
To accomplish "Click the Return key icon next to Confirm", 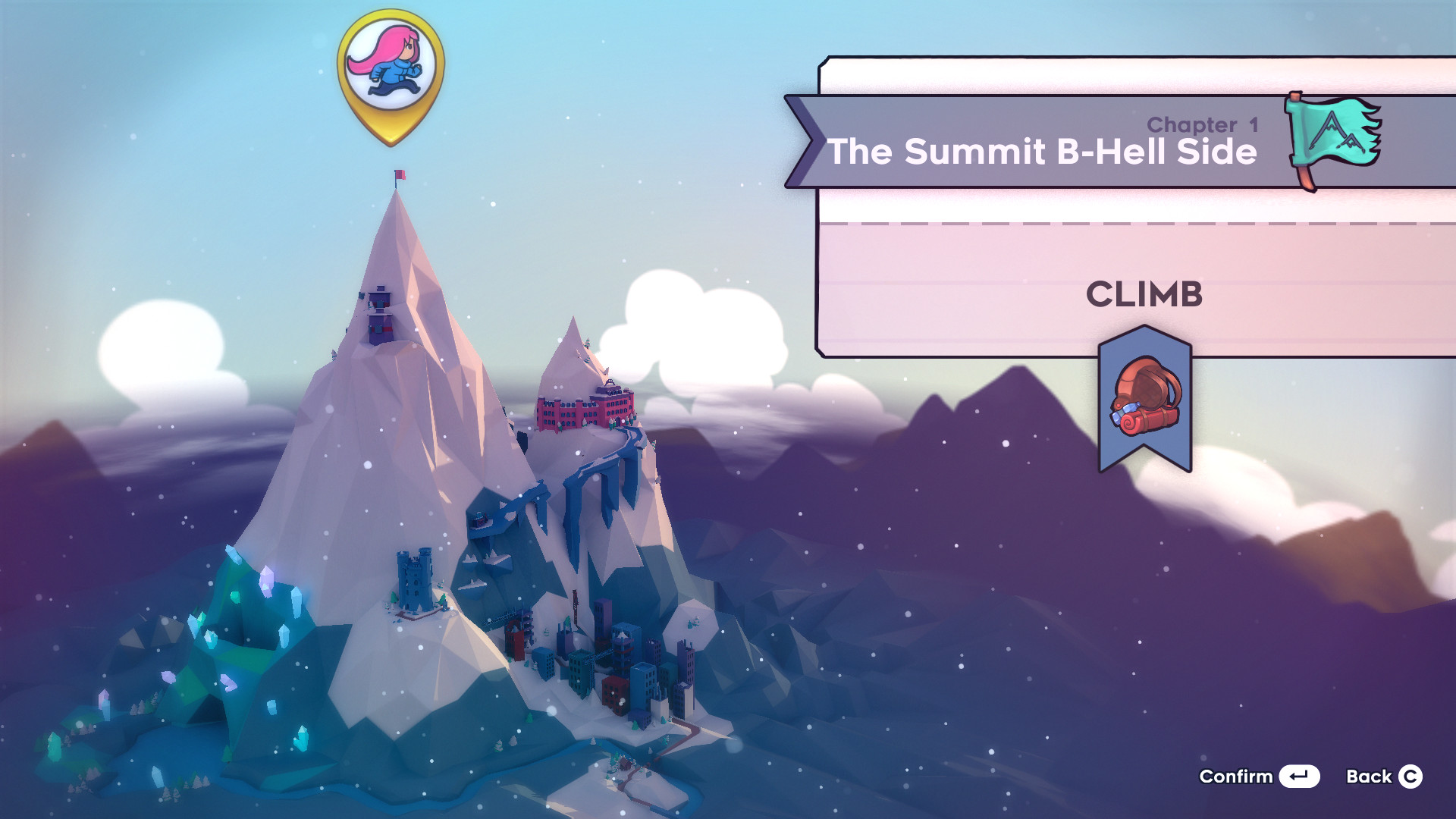I will (x=1299, y=777).
